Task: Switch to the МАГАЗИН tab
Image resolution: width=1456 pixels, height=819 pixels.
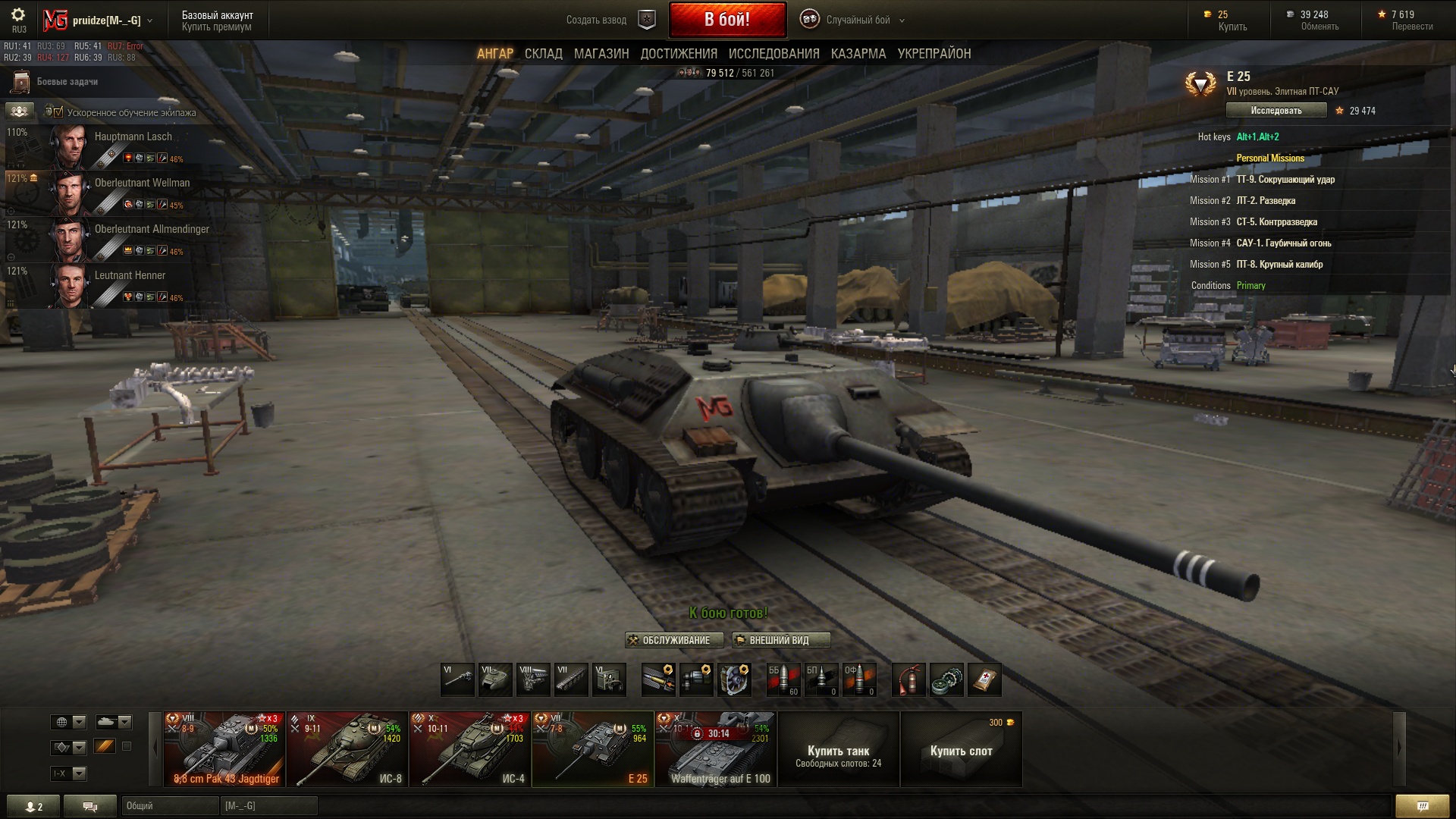Action: (601, 54)
